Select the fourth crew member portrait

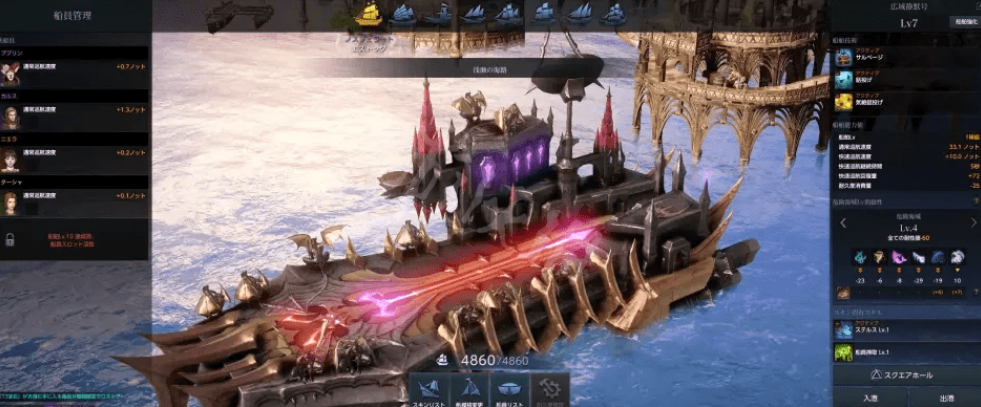click(x=11, y=203)
